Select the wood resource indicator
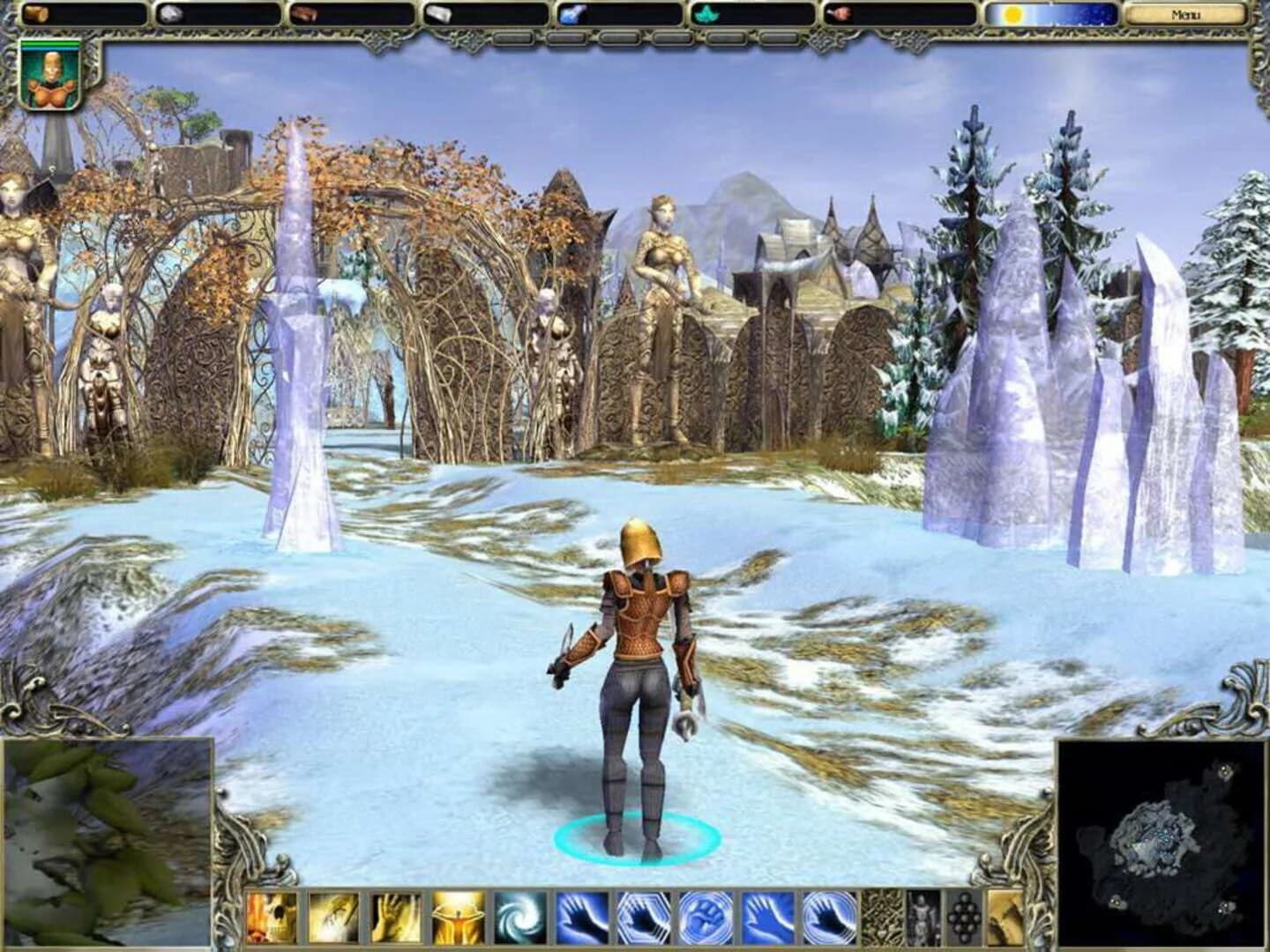1270x952 pixels. tap(35, 13)
